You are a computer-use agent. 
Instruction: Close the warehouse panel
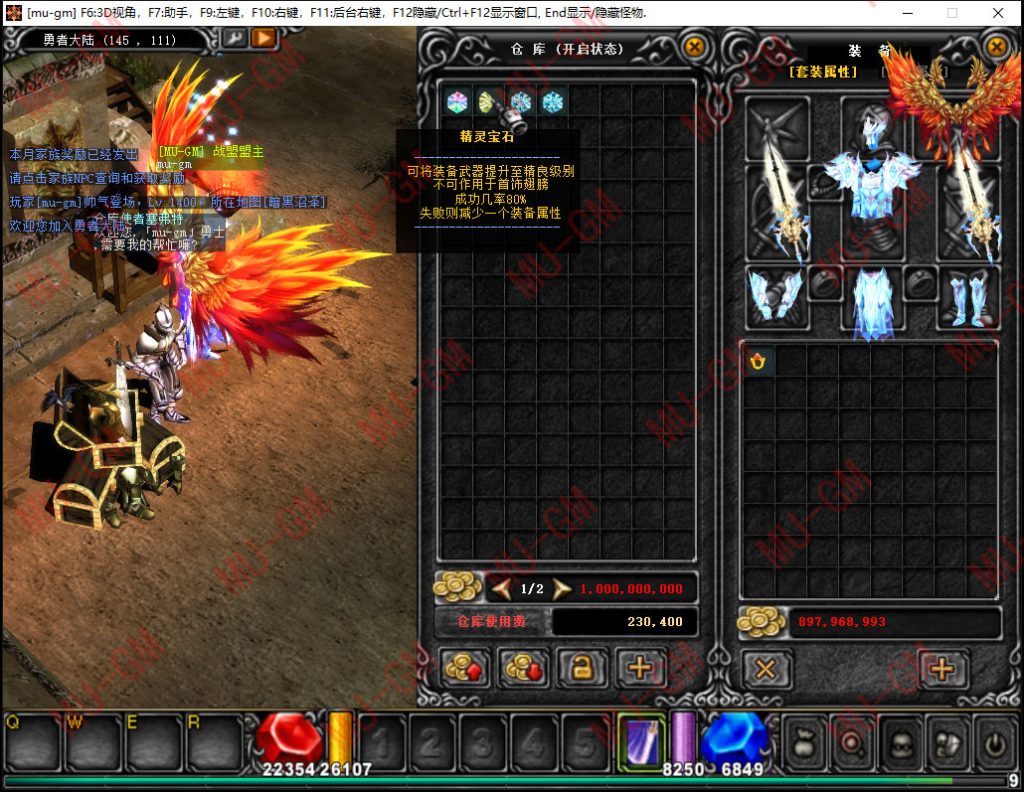click(693, 47)
